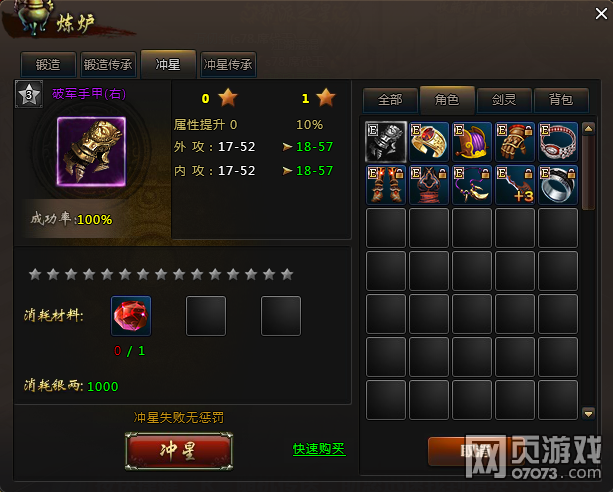Select the silver jeweled bracelet slot

click(x=558, y=142)
